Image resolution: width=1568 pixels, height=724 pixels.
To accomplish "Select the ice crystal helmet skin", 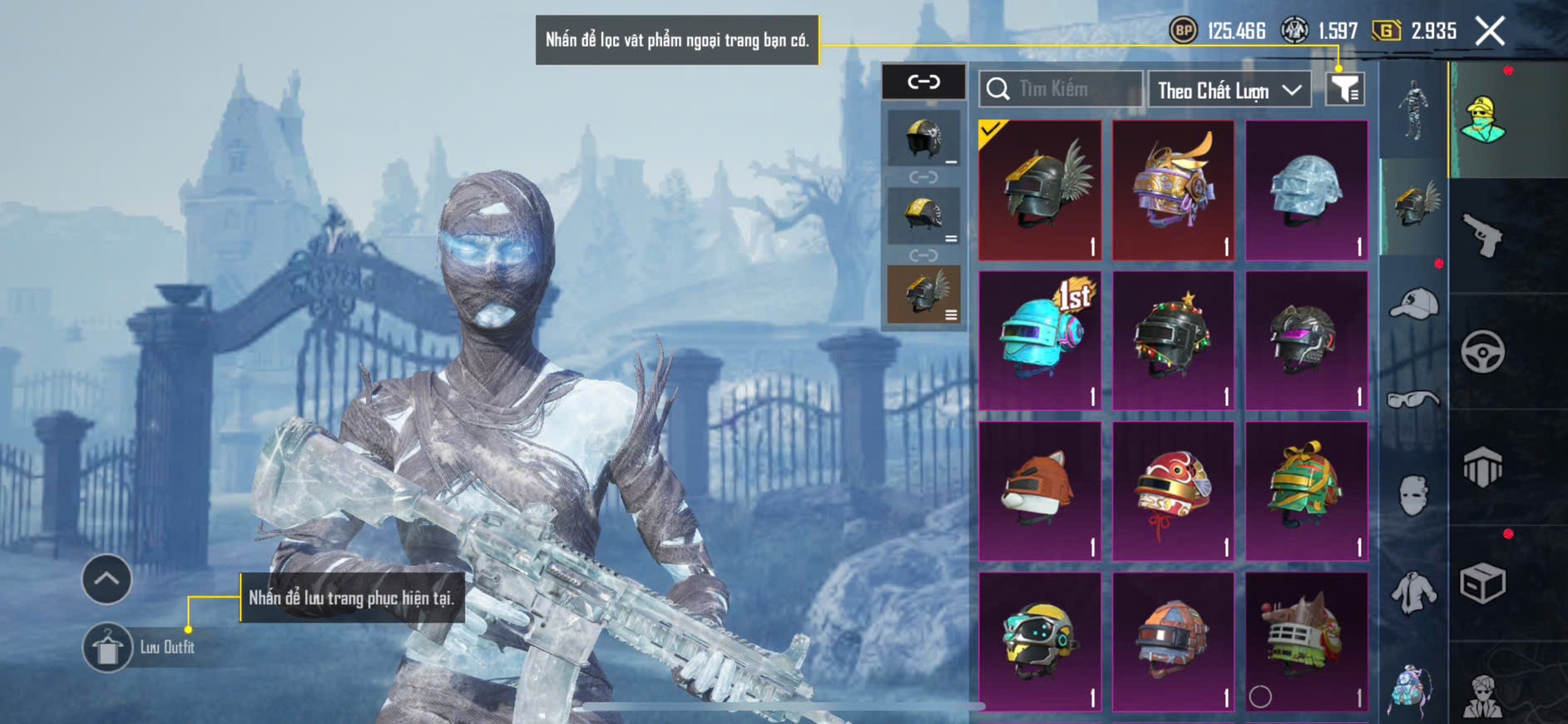I will coord(1306,190).
